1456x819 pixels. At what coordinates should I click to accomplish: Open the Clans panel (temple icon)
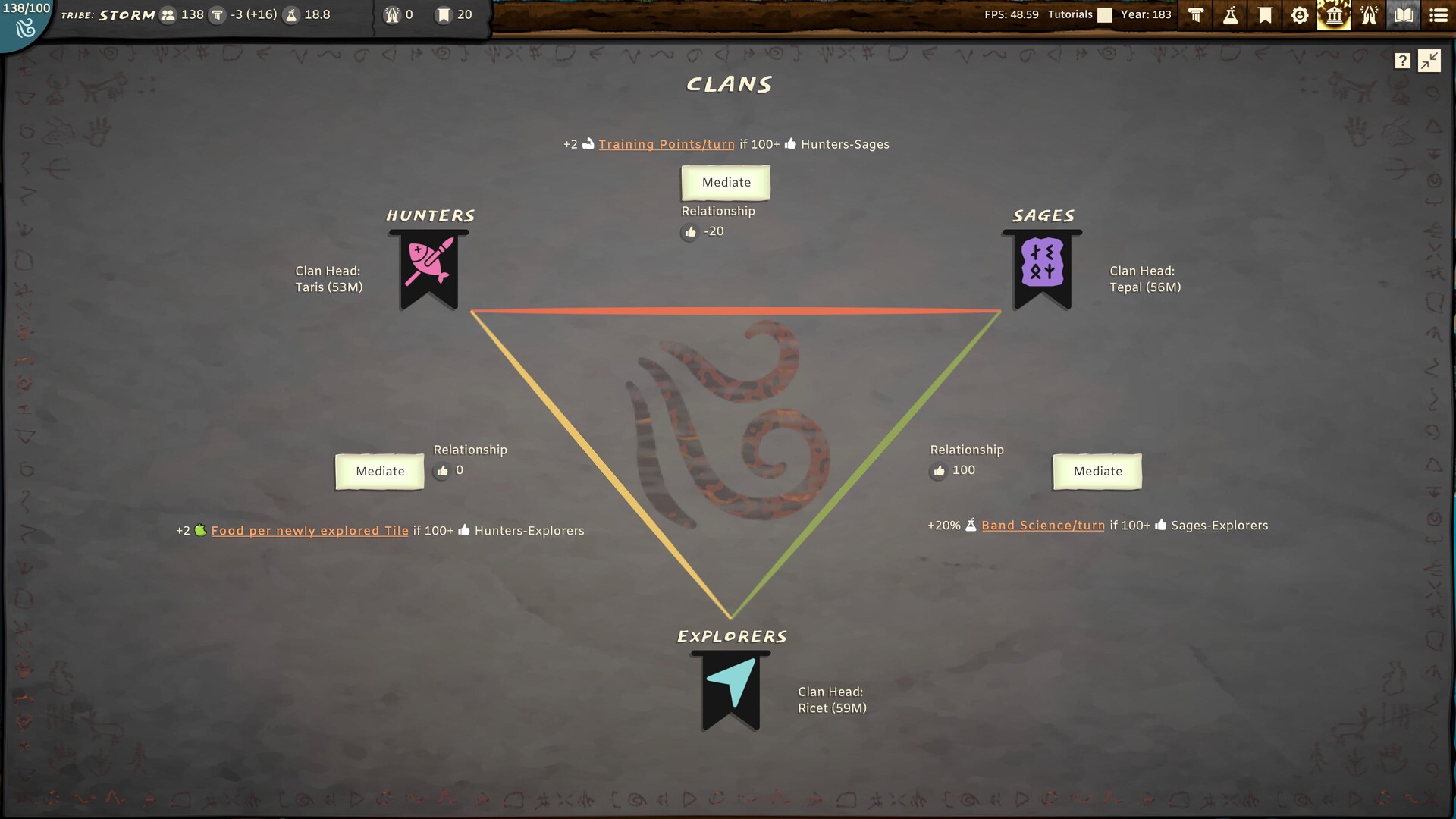coord(1333,15)
